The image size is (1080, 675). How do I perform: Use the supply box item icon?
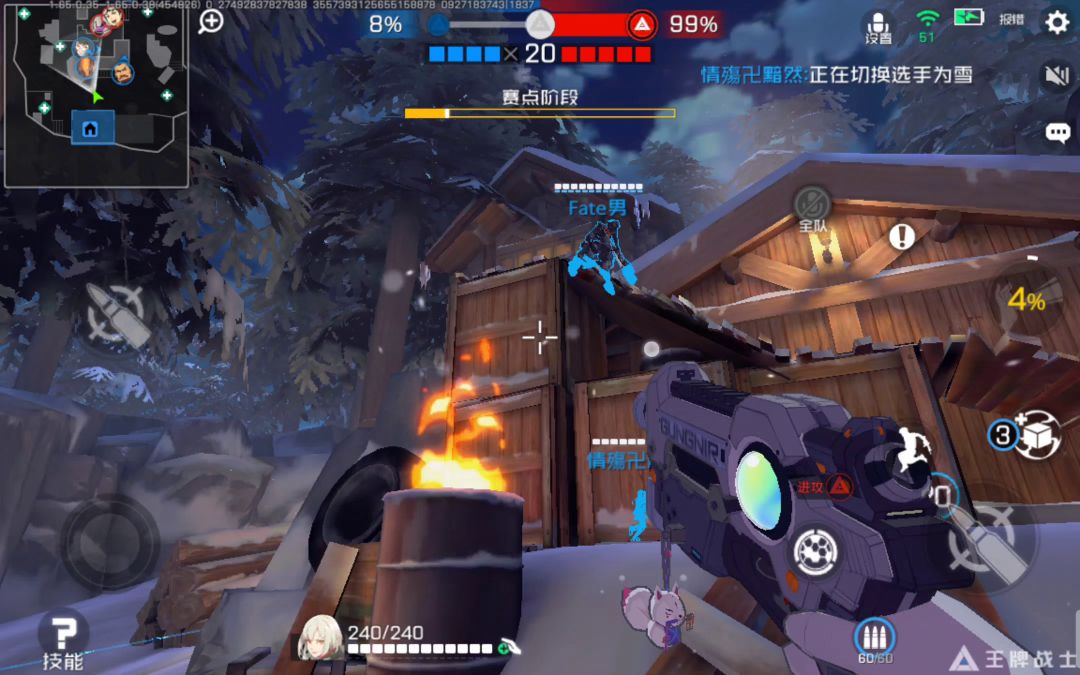coord(1036,435)
